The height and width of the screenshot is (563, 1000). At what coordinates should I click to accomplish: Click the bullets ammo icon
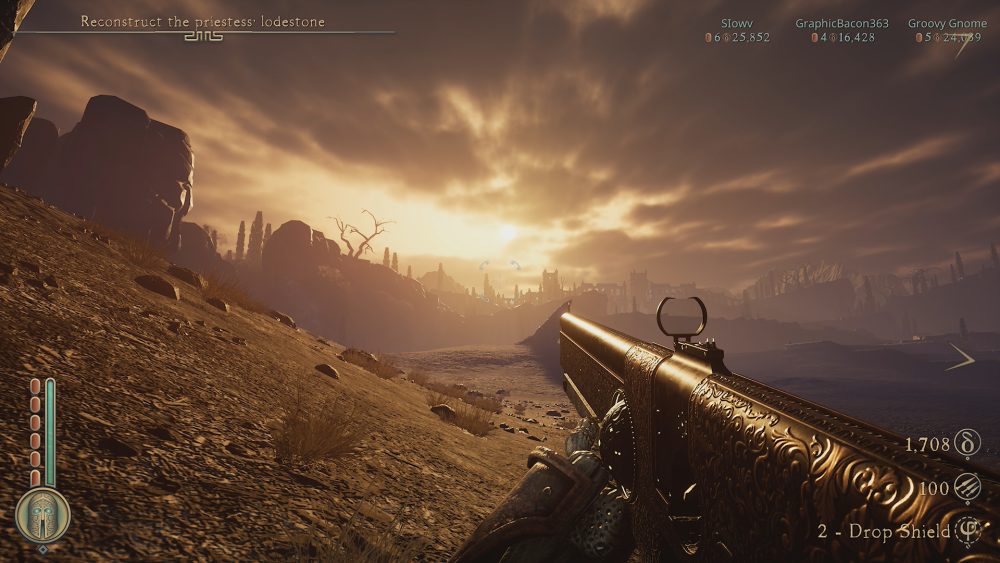(968, 488)
